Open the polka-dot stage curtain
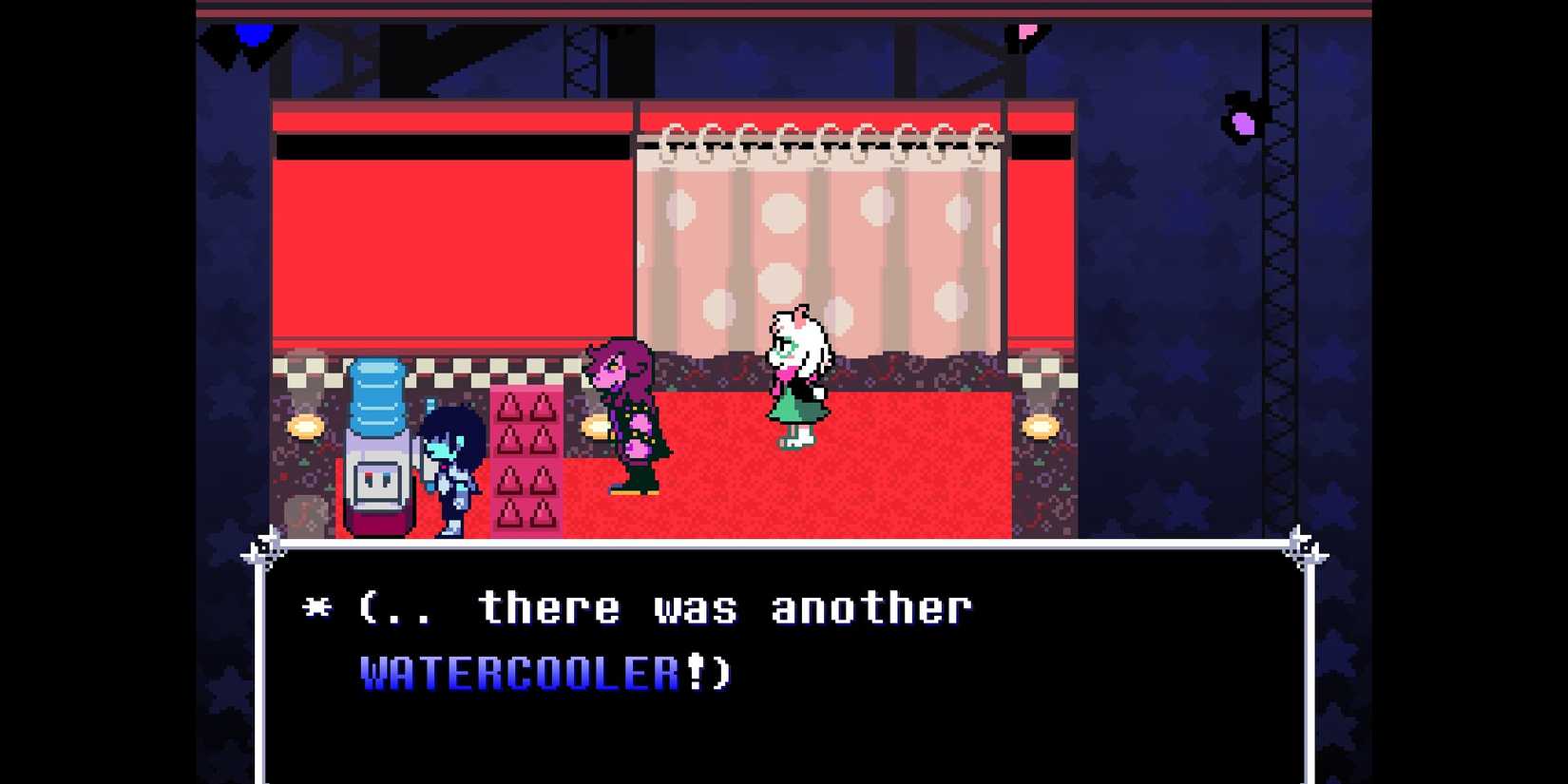 817,238
